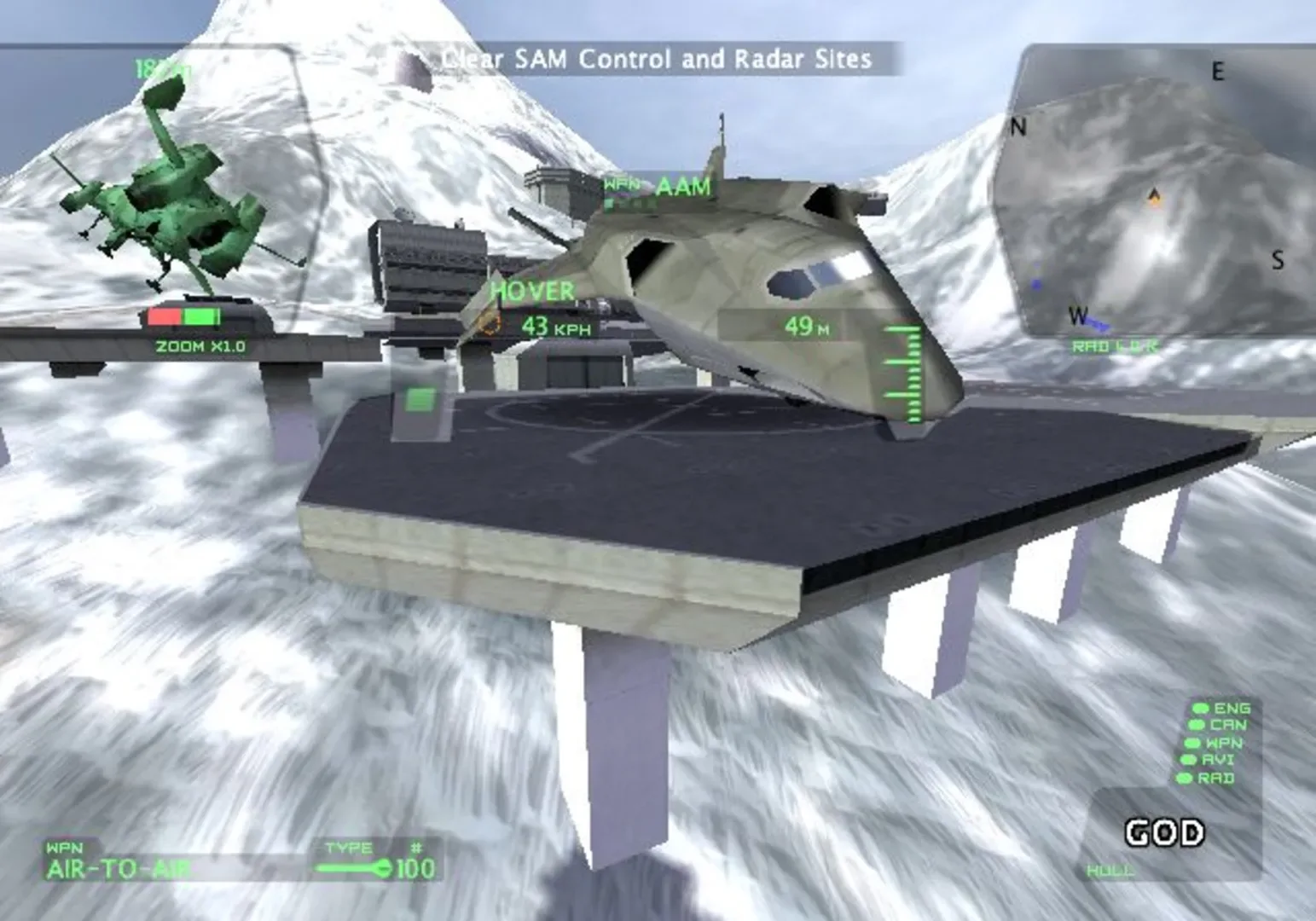This screenshot has width=1316, height=921.
Task: Click the Clear SAM Control and Radar Sites banner
Action: click(654, 58)
